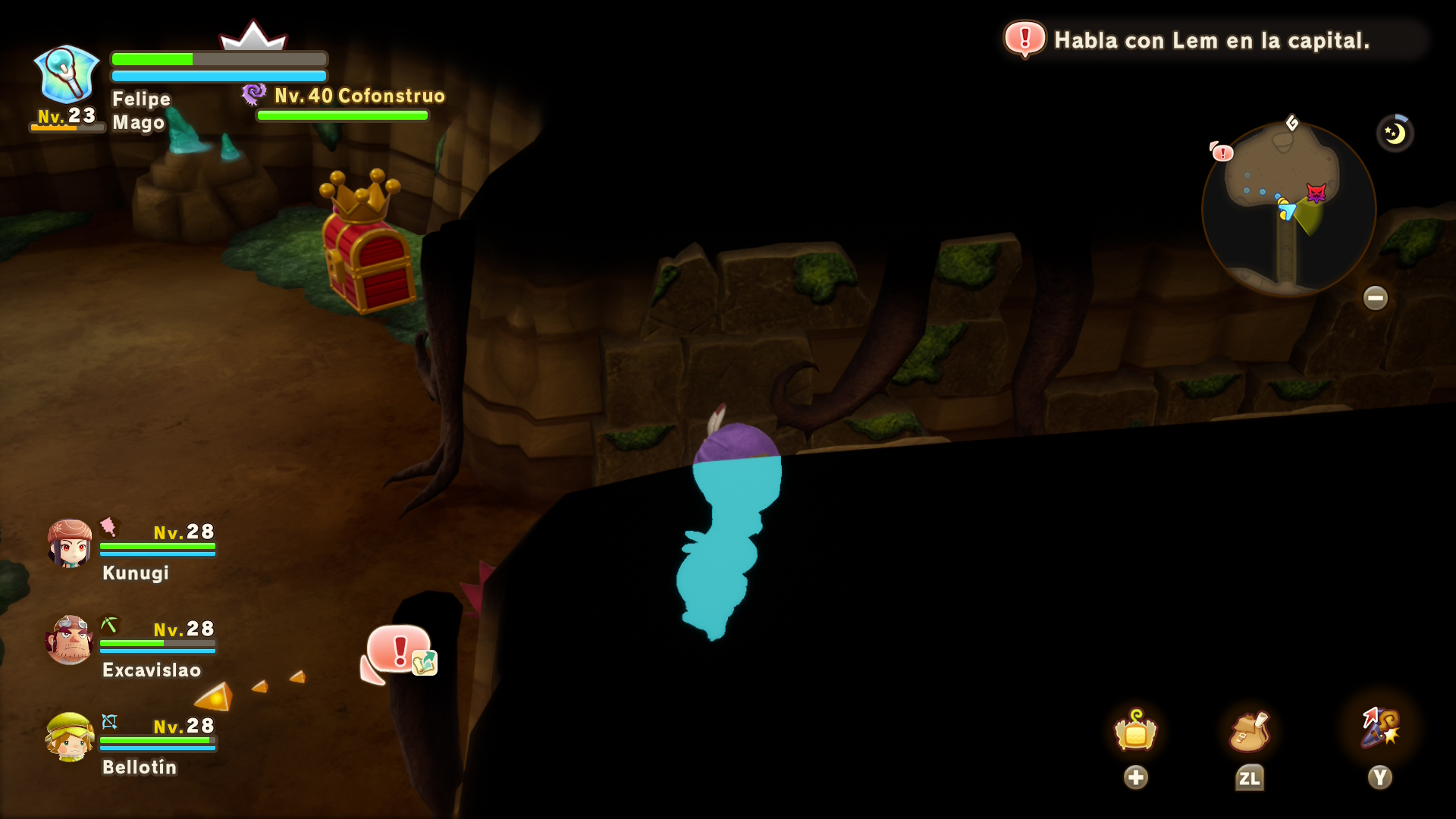Click the Nv. 40 Cofonstruo target label
This screenshot has width=1456, height=819.
click(359, 96)
